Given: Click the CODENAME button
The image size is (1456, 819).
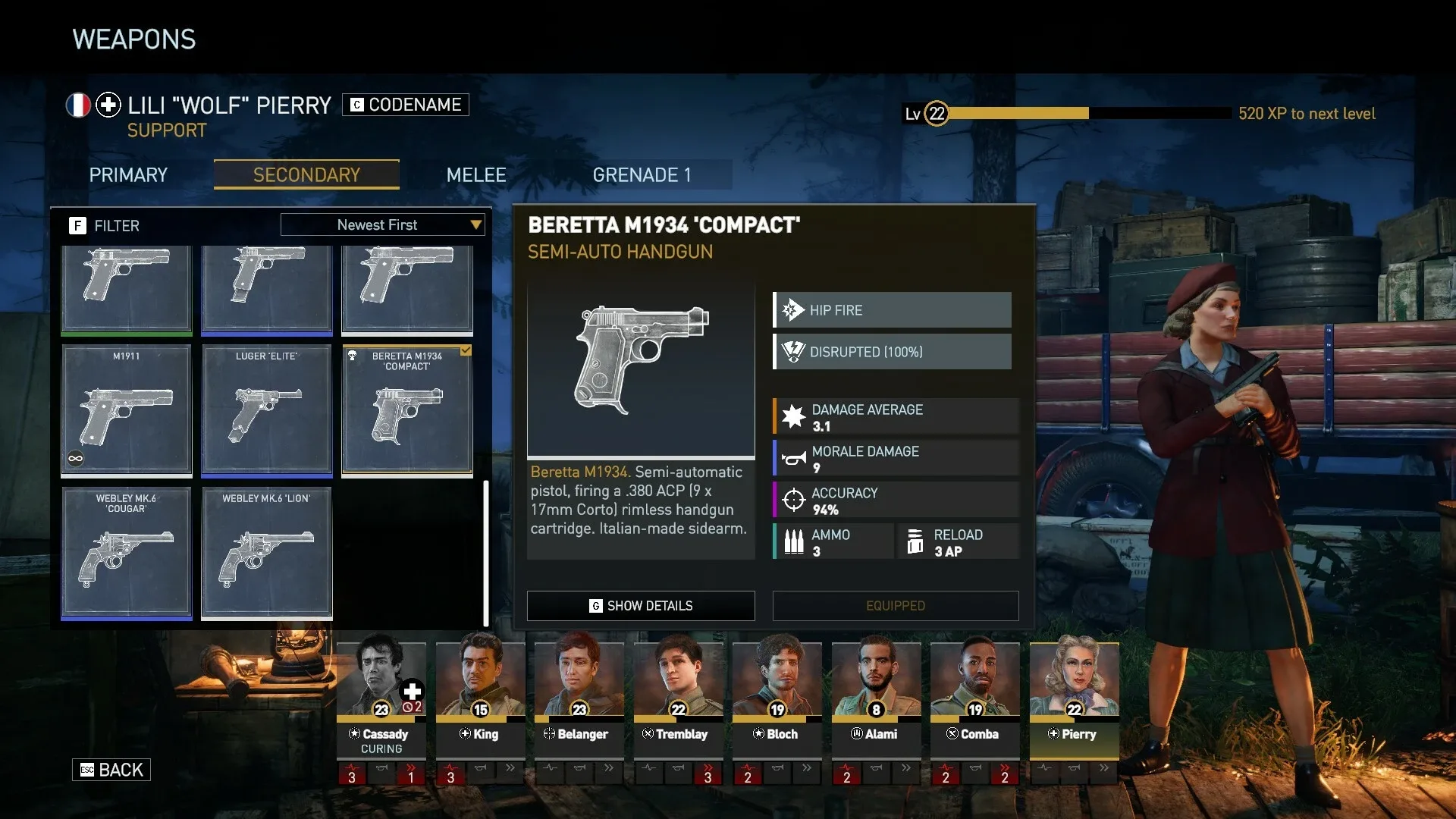Looking at the screenshot, I should pyautogui.click(x=405, y=105).
